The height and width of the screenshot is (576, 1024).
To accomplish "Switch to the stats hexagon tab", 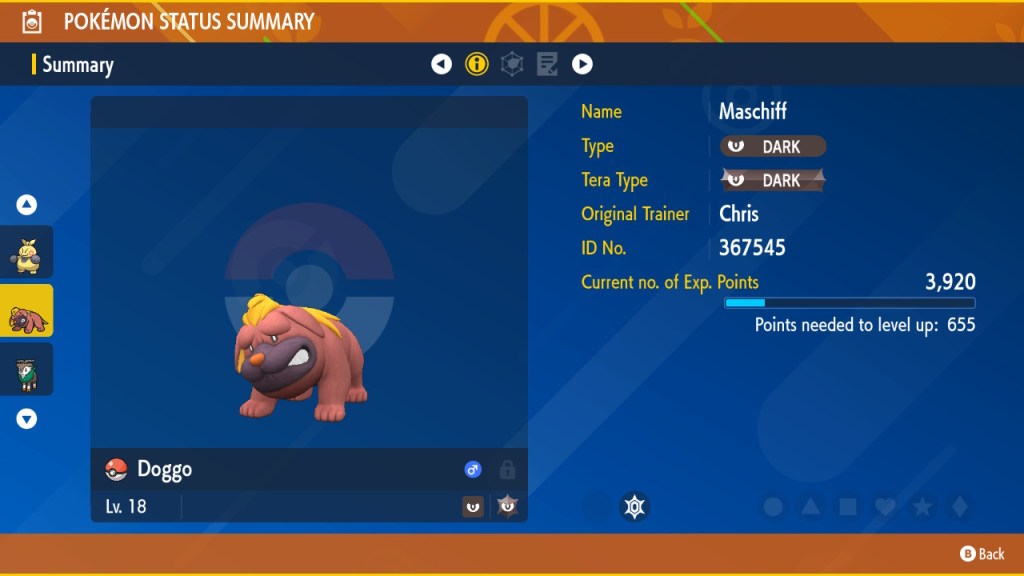I will [512, 65].
